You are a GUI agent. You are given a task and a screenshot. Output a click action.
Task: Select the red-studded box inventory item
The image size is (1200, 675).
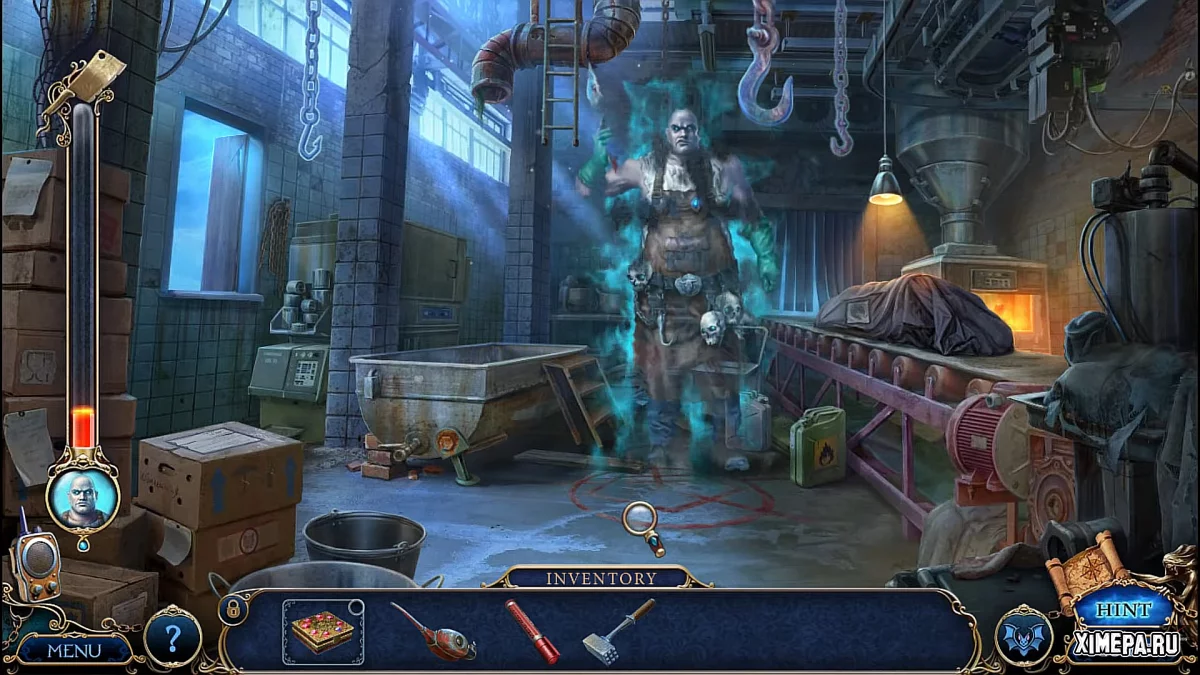click(323, 632)
